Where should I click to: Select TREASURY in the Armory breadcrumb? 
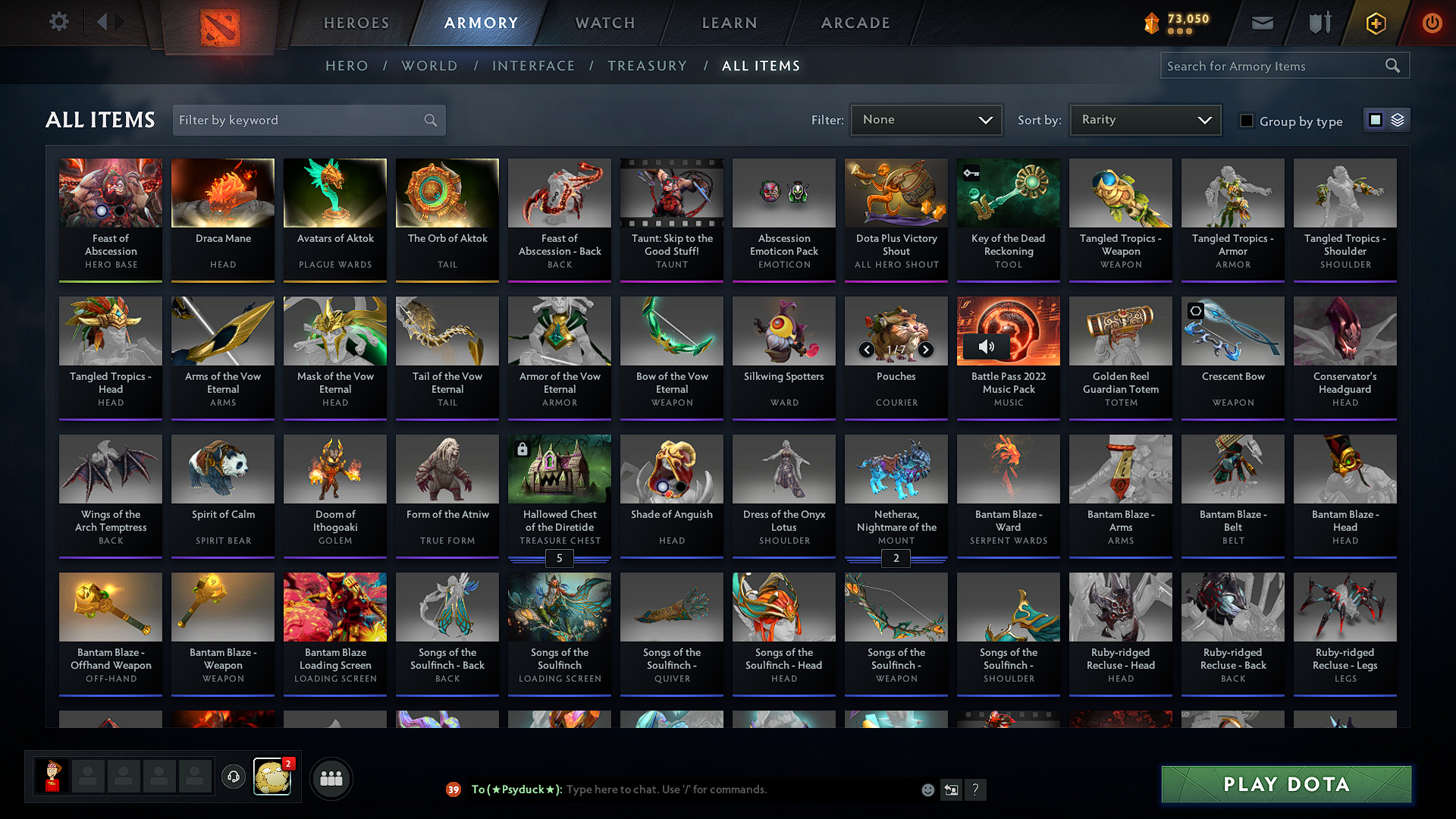[x=647, y=66]
